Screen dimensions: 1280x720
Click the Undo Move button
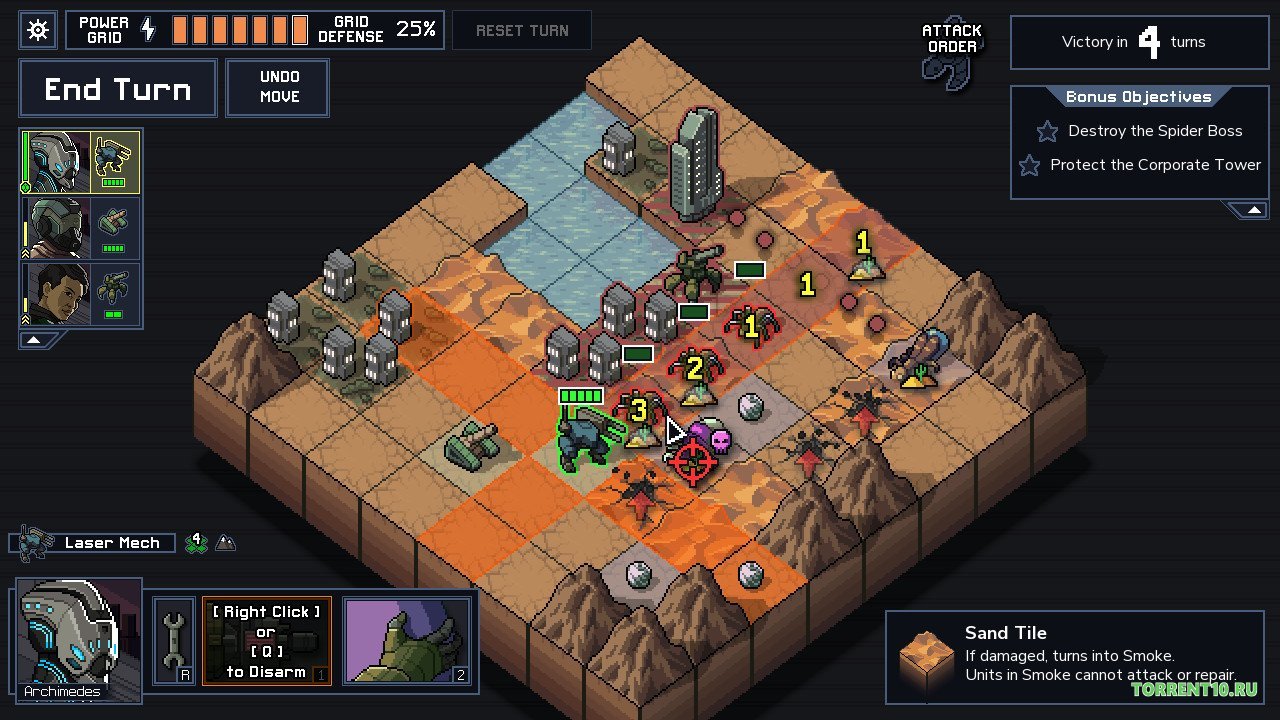(x=277, y=87)
